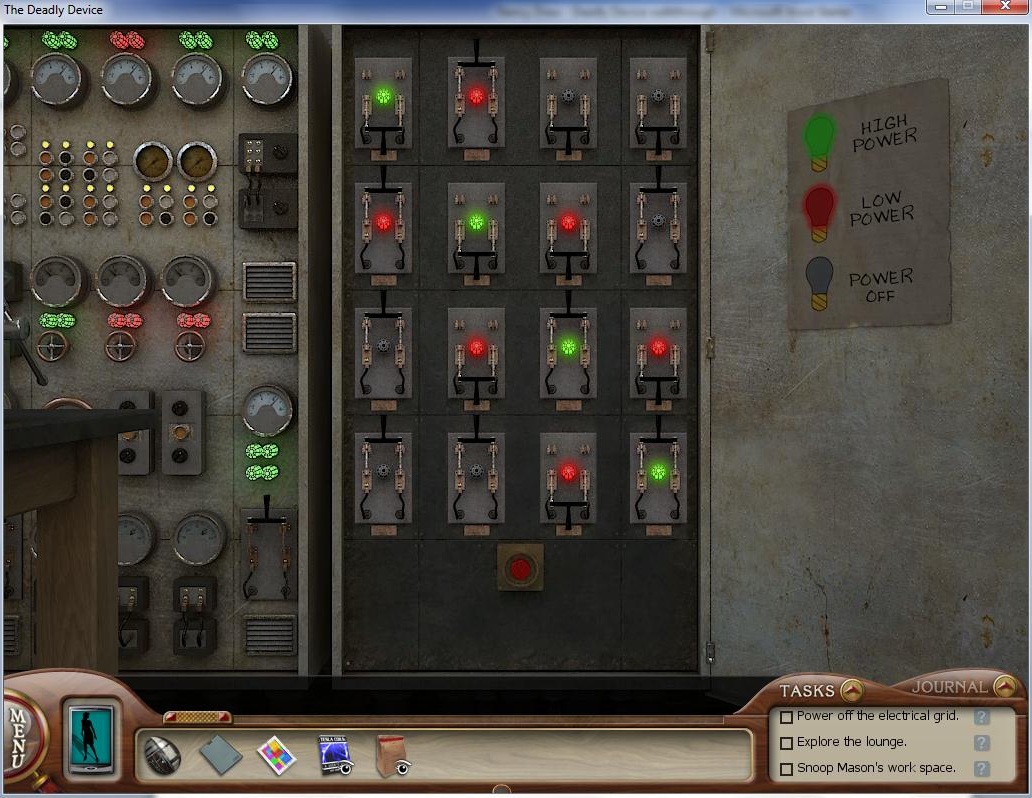Show hint for Explore the lounge task

coord(981,743)
